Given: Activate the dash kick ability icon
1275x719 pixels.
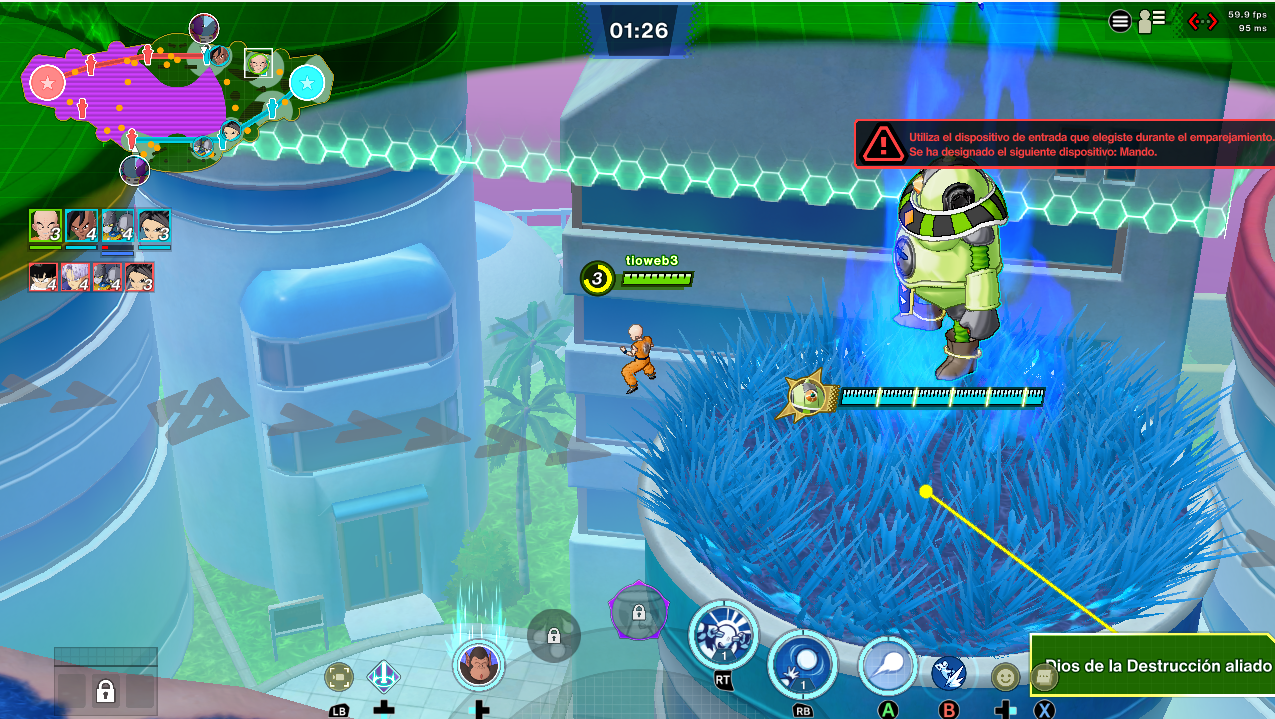Looking at the screenshot, I should pyautogui.click(x=948, y=674).
